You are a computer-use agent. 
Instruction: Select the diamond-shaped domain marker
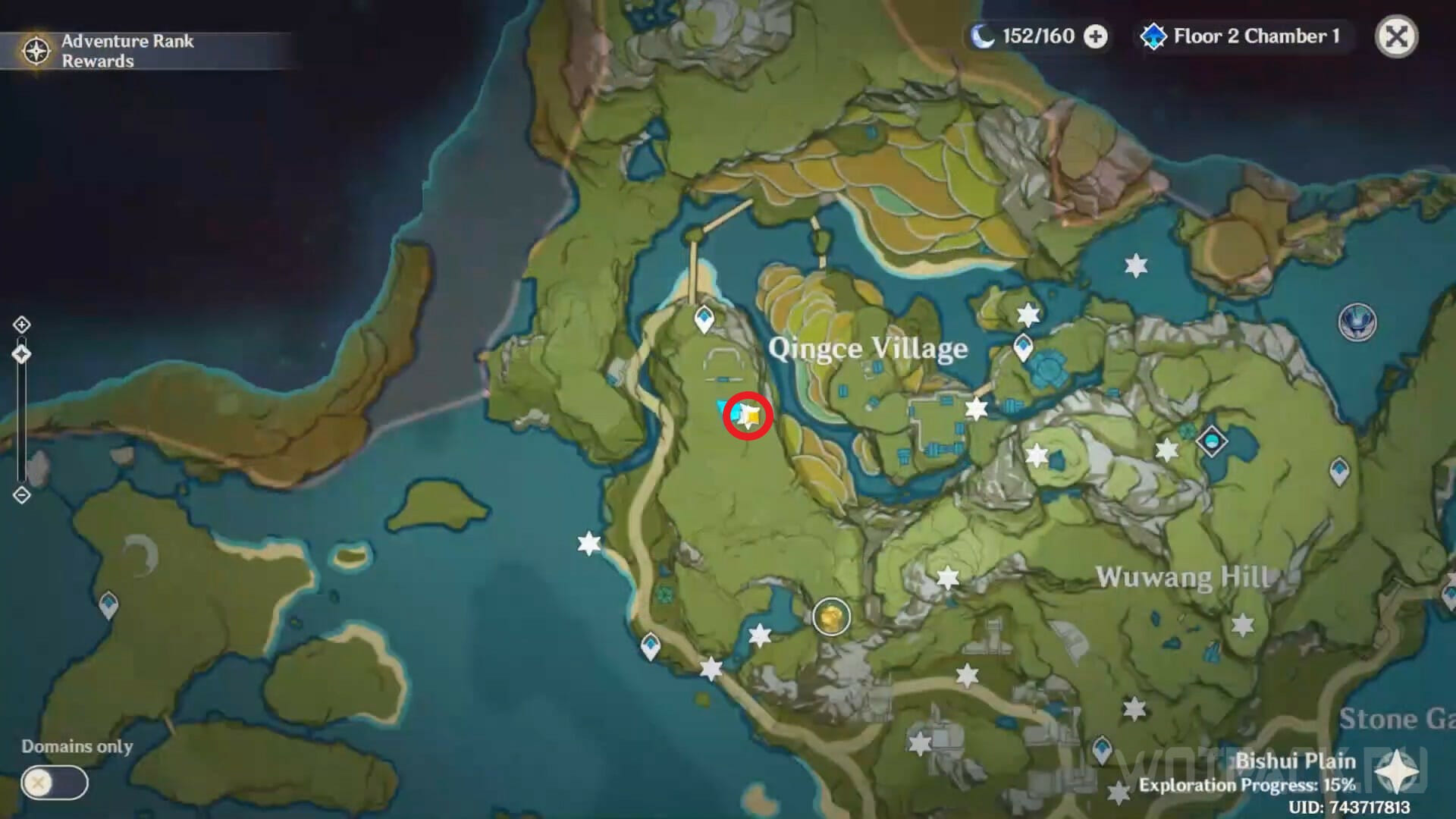coord(1211,441)
